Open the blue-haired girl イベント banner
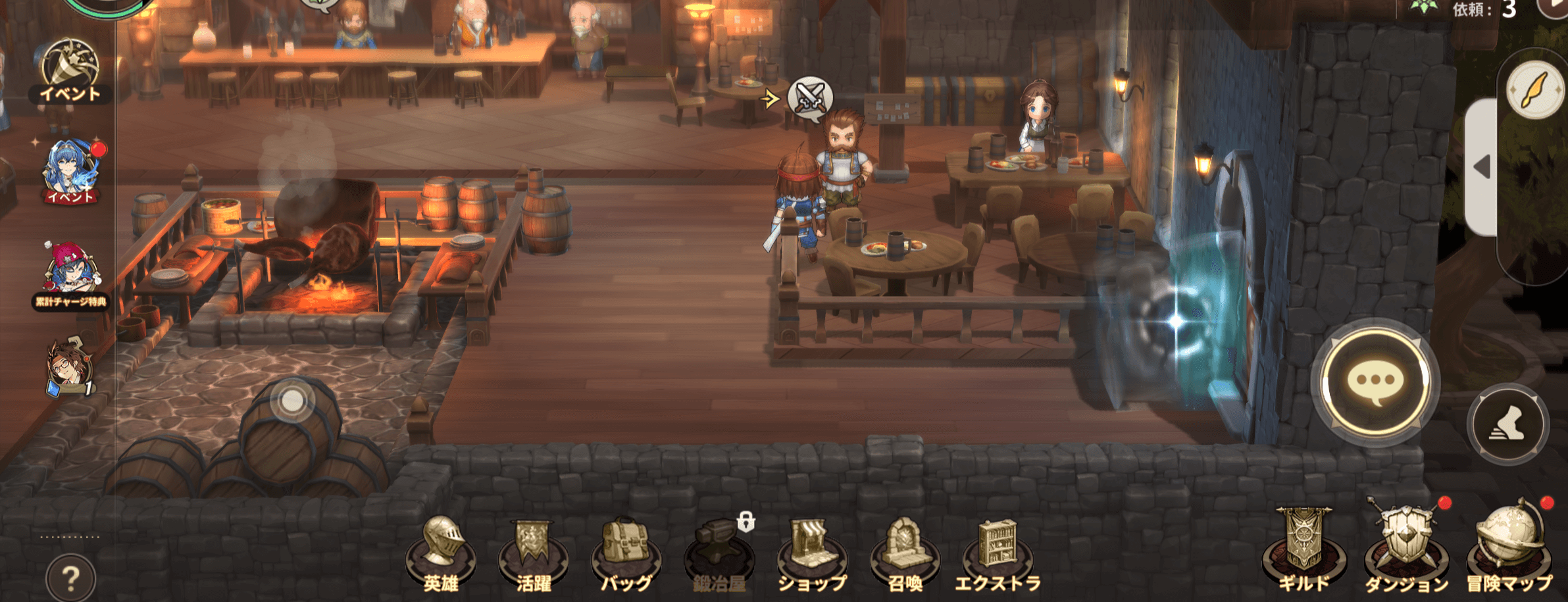The height and width of the screenshot is (602, 1568). point(70,172)
